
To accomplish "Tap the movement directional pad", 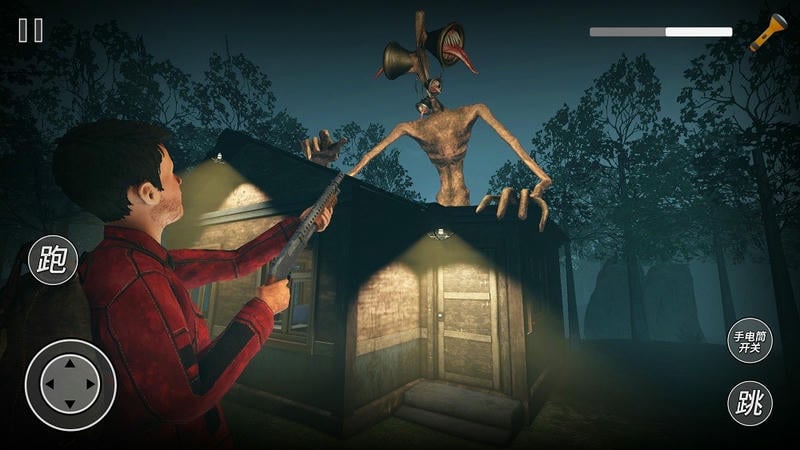I will point(70,384).
